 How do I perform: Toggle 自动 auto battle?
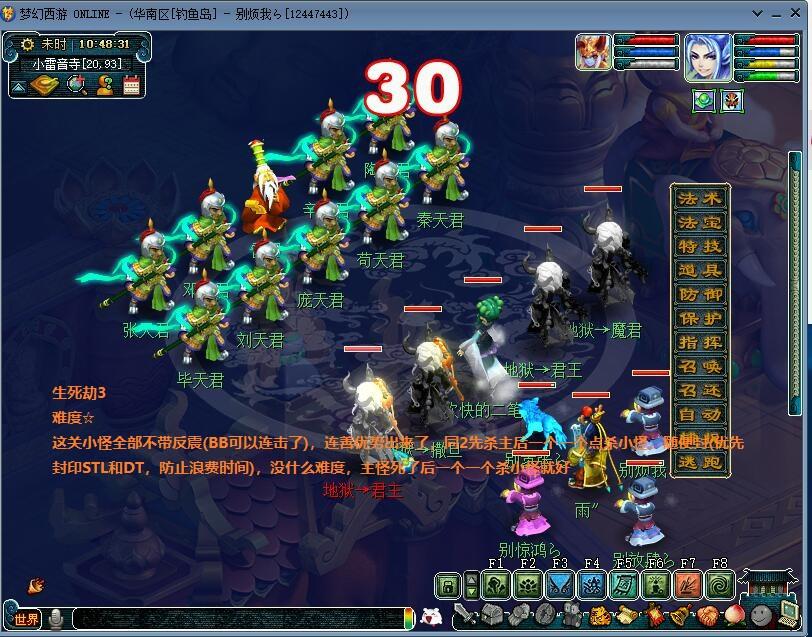pyautogui.click(x=699, y=414)
